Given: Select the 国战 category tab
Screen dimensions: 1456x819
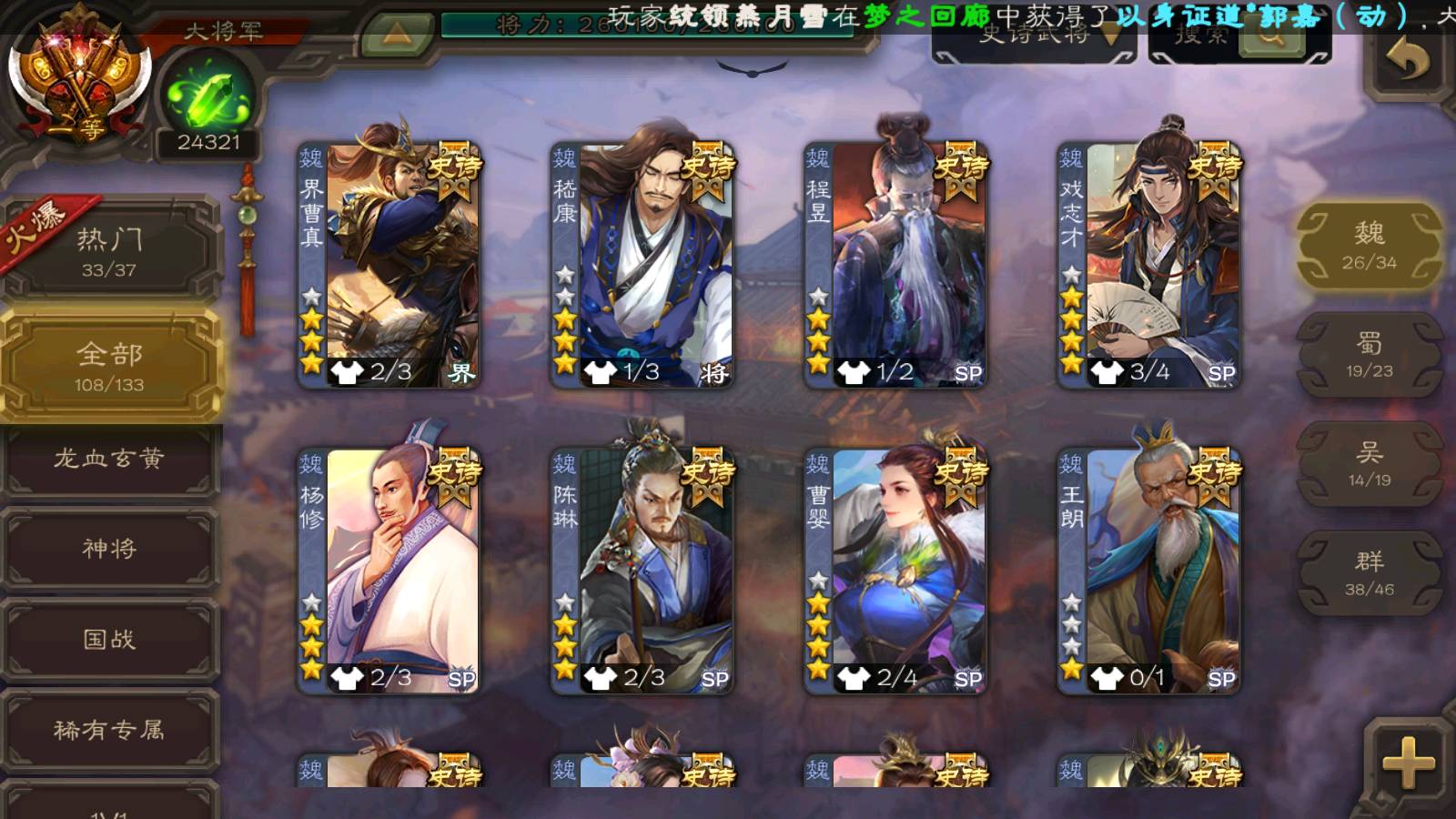Looking at the screenshot, I should tap(109, 639).
